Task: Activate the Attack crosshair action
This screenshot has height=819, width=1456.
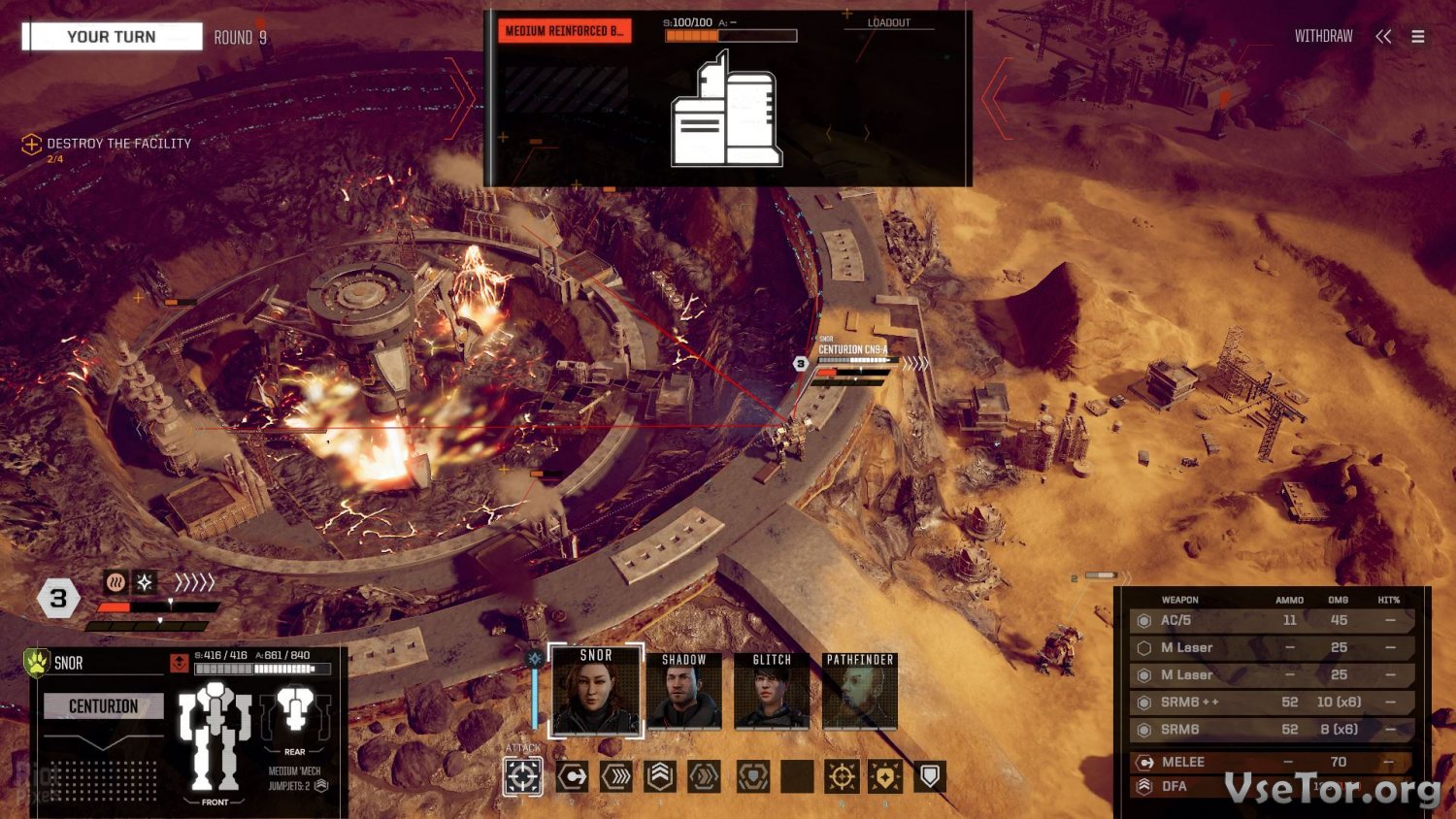Action: coord(522,776)
